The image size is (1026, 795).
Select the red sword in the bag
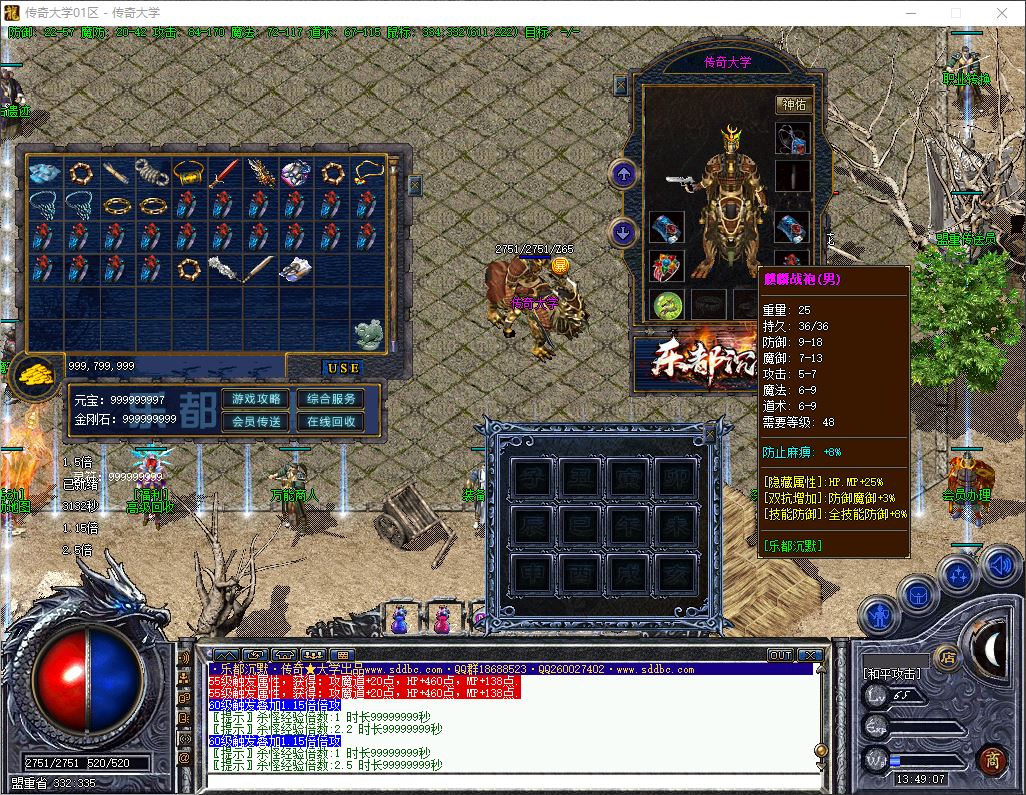tap(224, 173)
